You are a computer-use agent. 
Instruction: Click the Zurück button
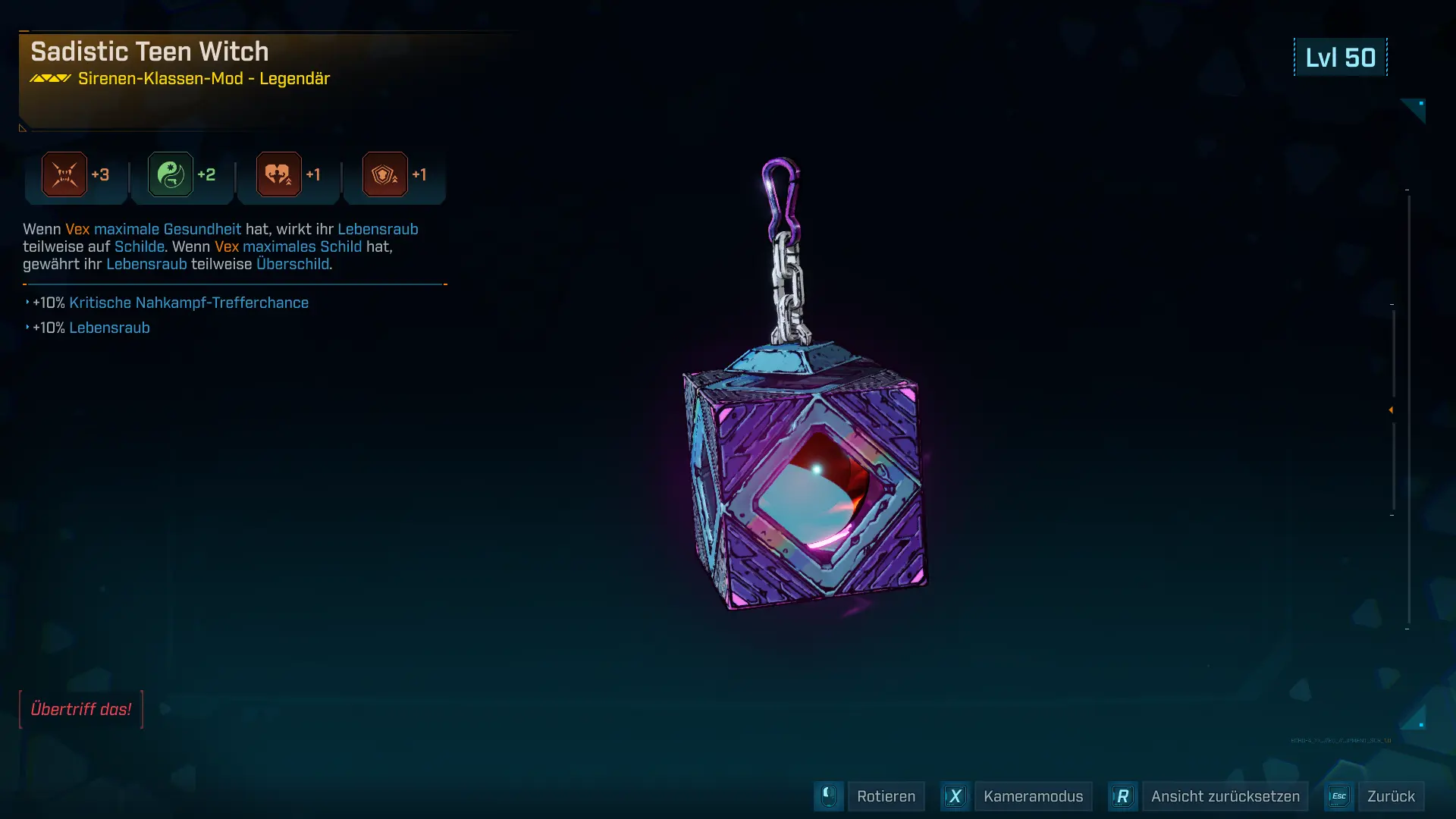1390,796
